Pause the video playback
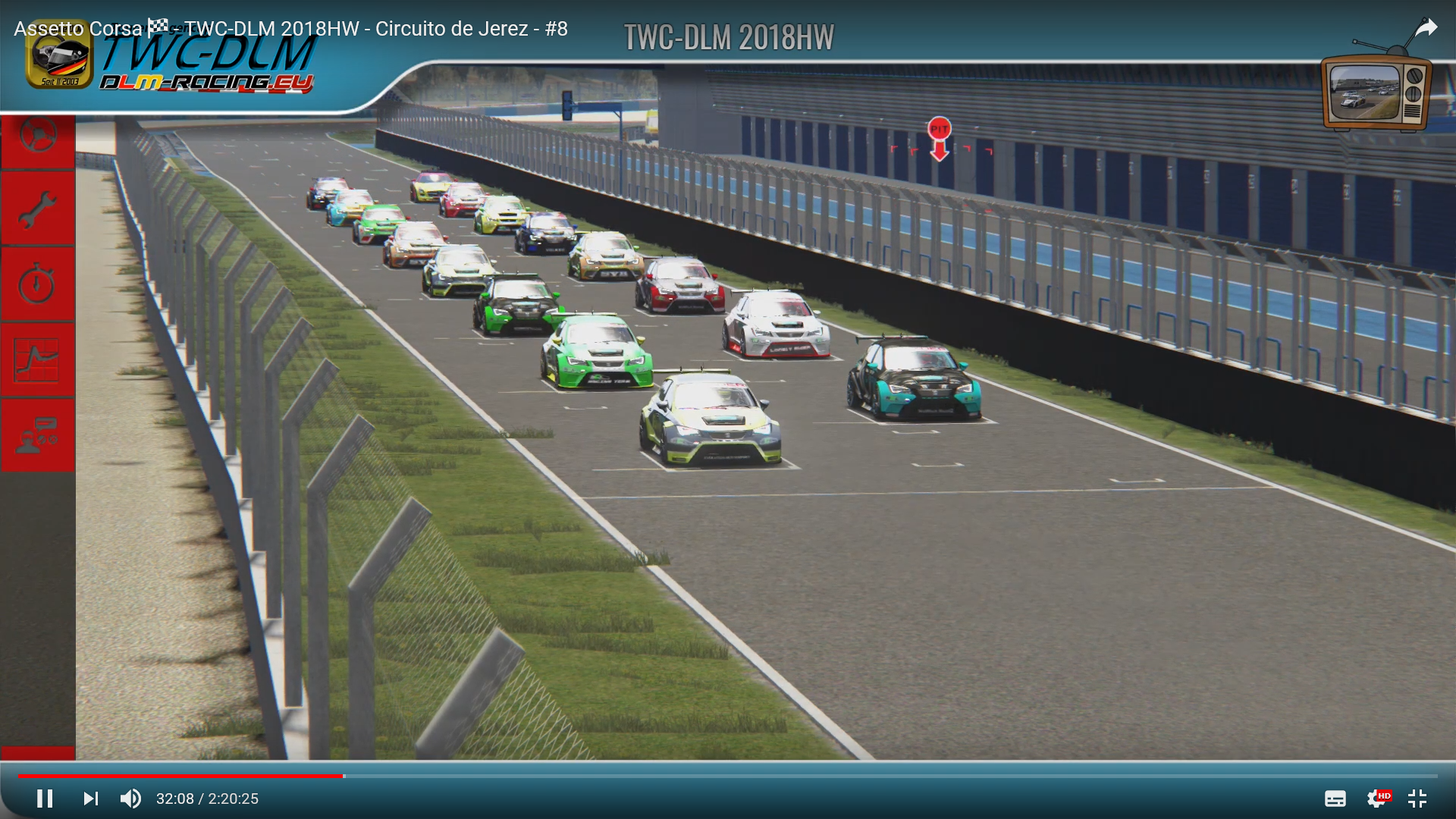Screen dimensions: 1456x819 pyautogui.click(x=45, y=799)
